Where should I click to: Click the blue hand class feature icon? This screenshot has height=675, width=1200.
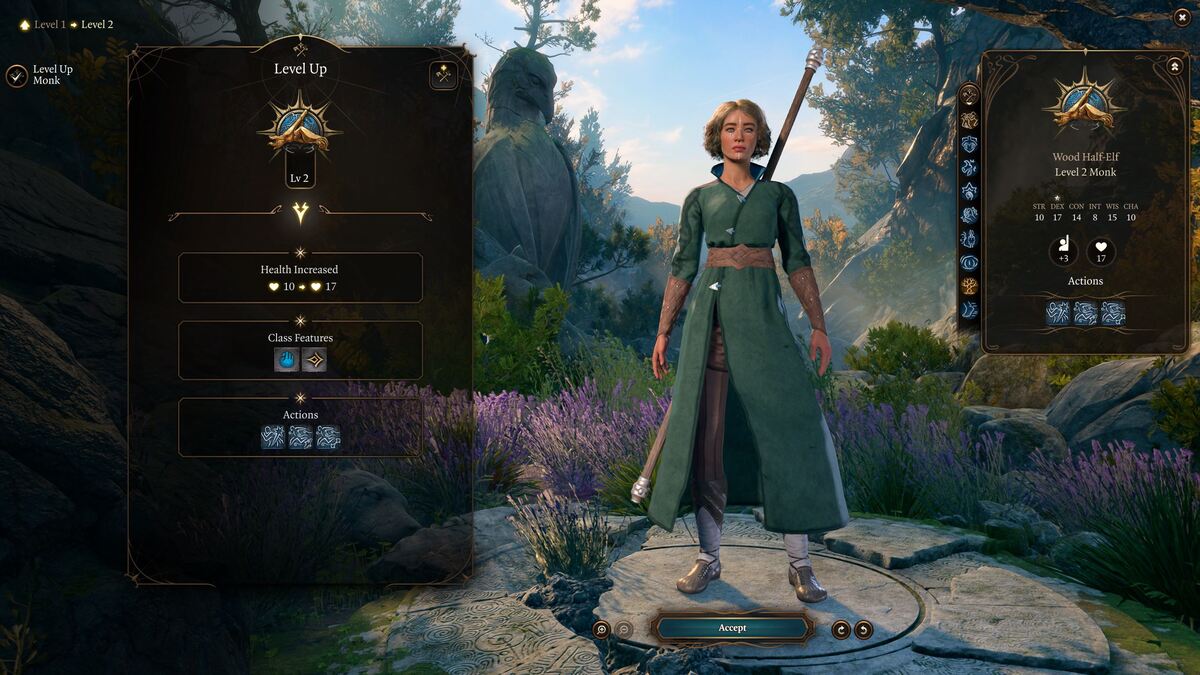(287, 360)
